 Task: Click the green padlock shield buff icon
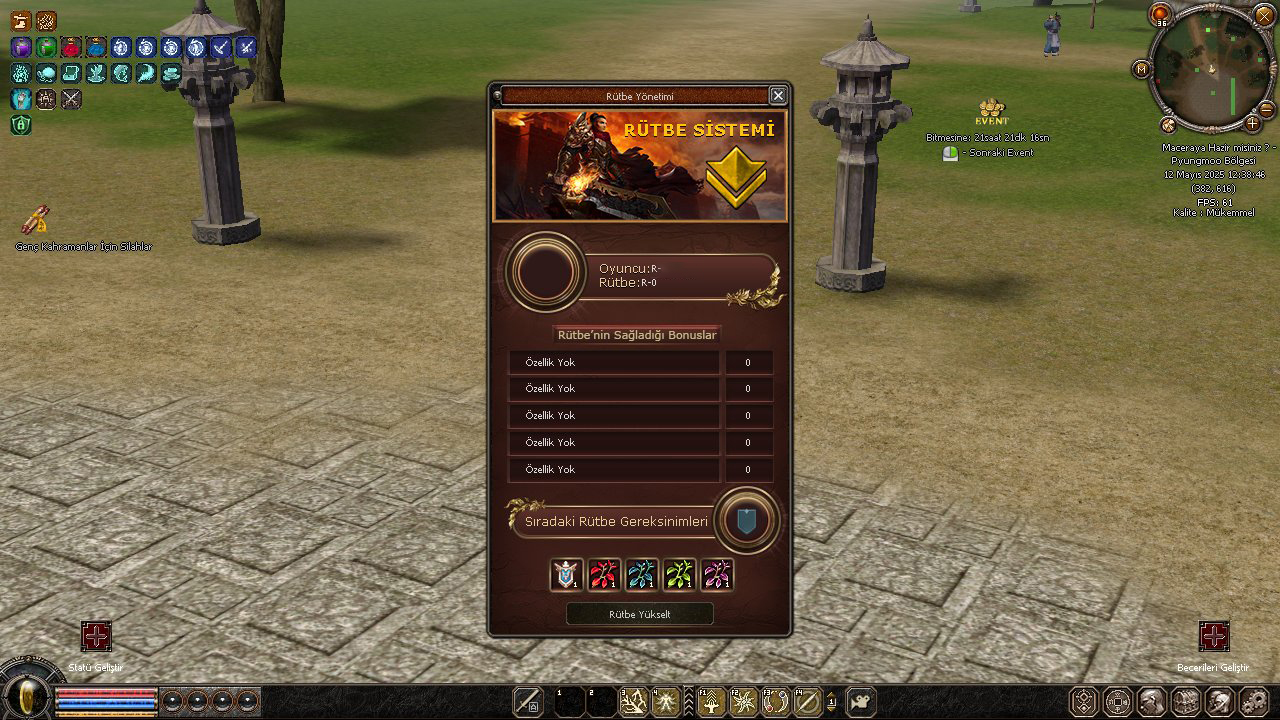20,125
